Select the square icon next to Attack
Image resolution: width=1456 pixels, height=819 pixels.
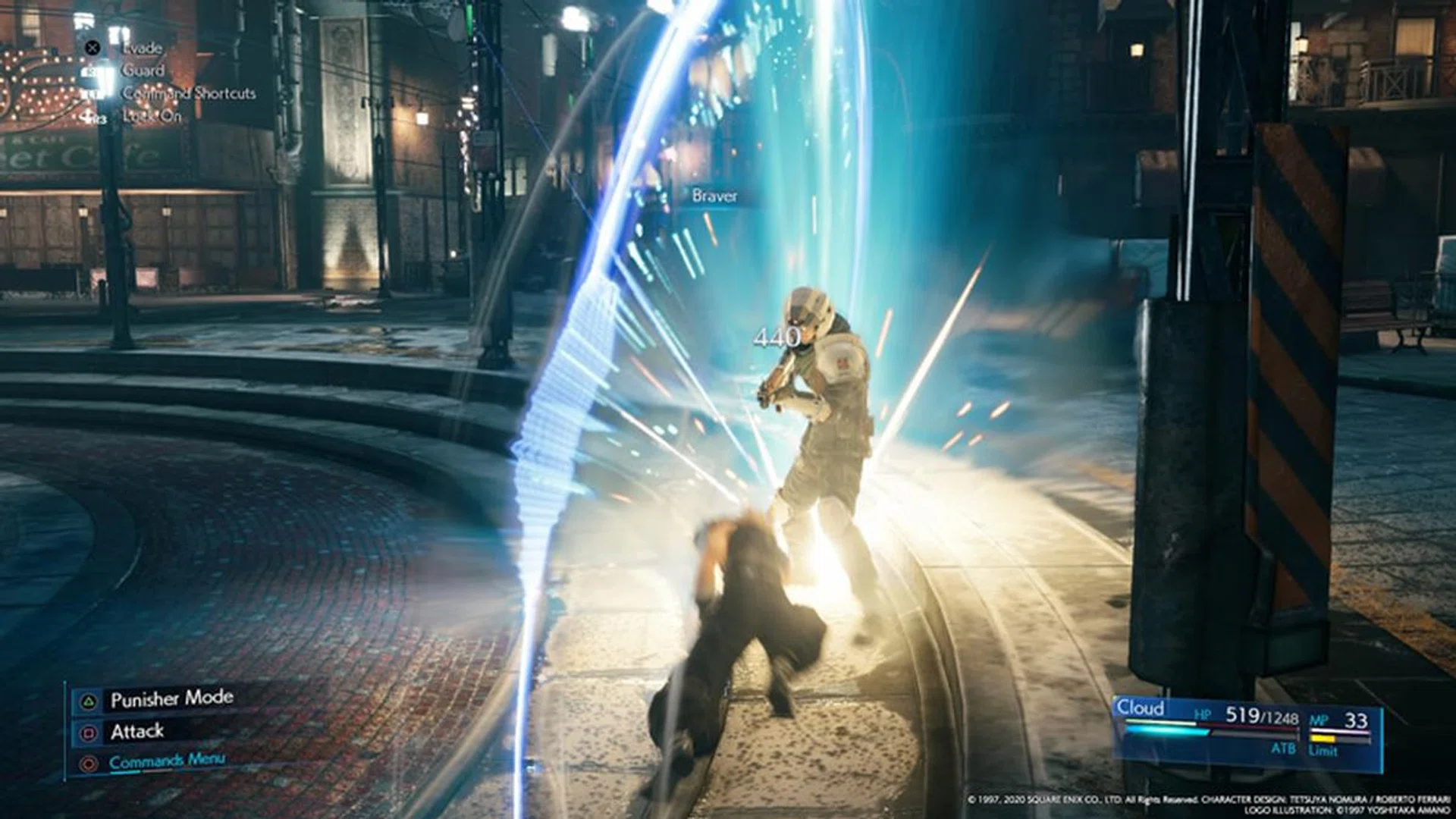[89, 732]
